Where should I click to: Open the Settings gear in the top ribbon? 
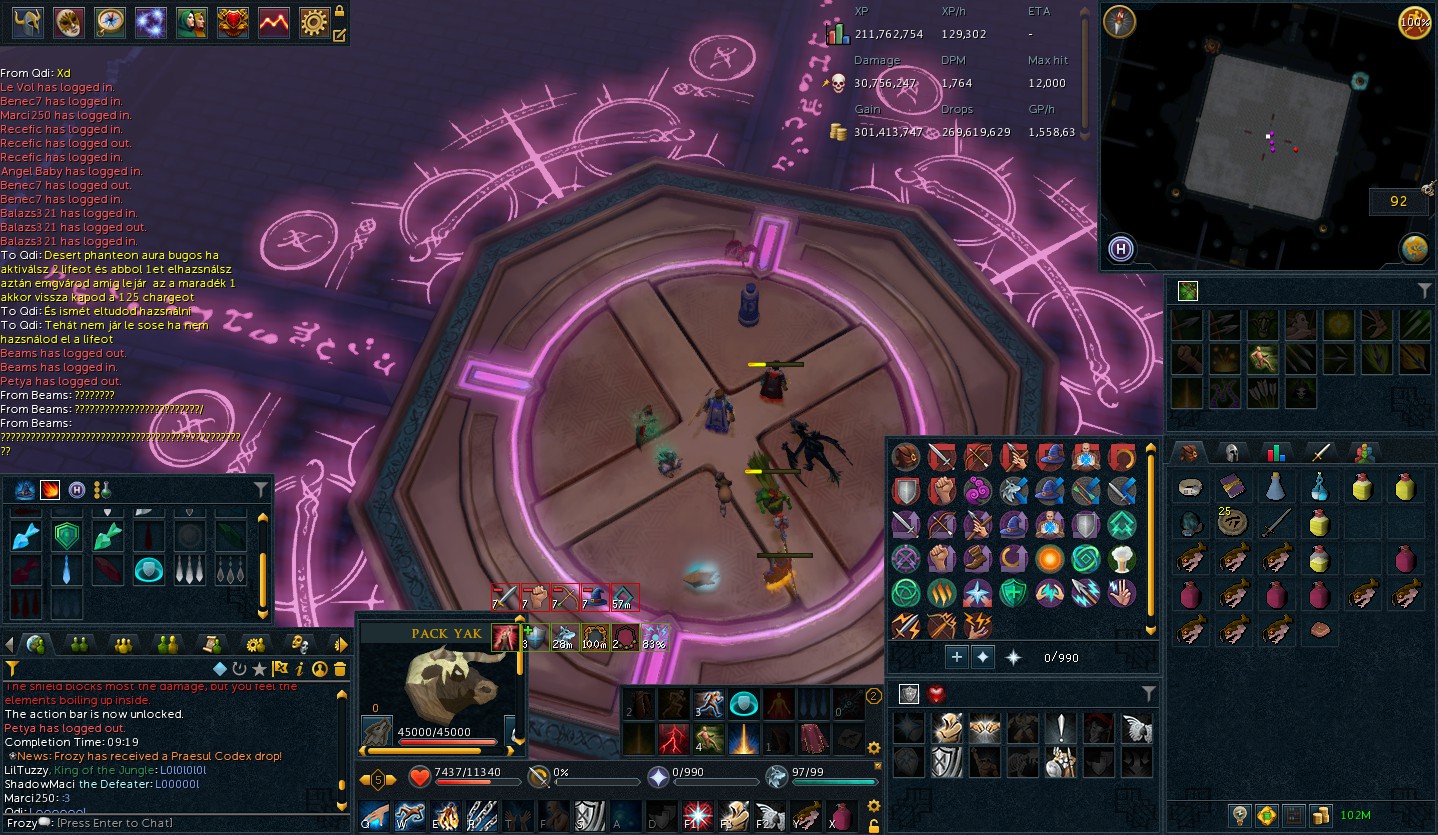click(x=314, y=22)
